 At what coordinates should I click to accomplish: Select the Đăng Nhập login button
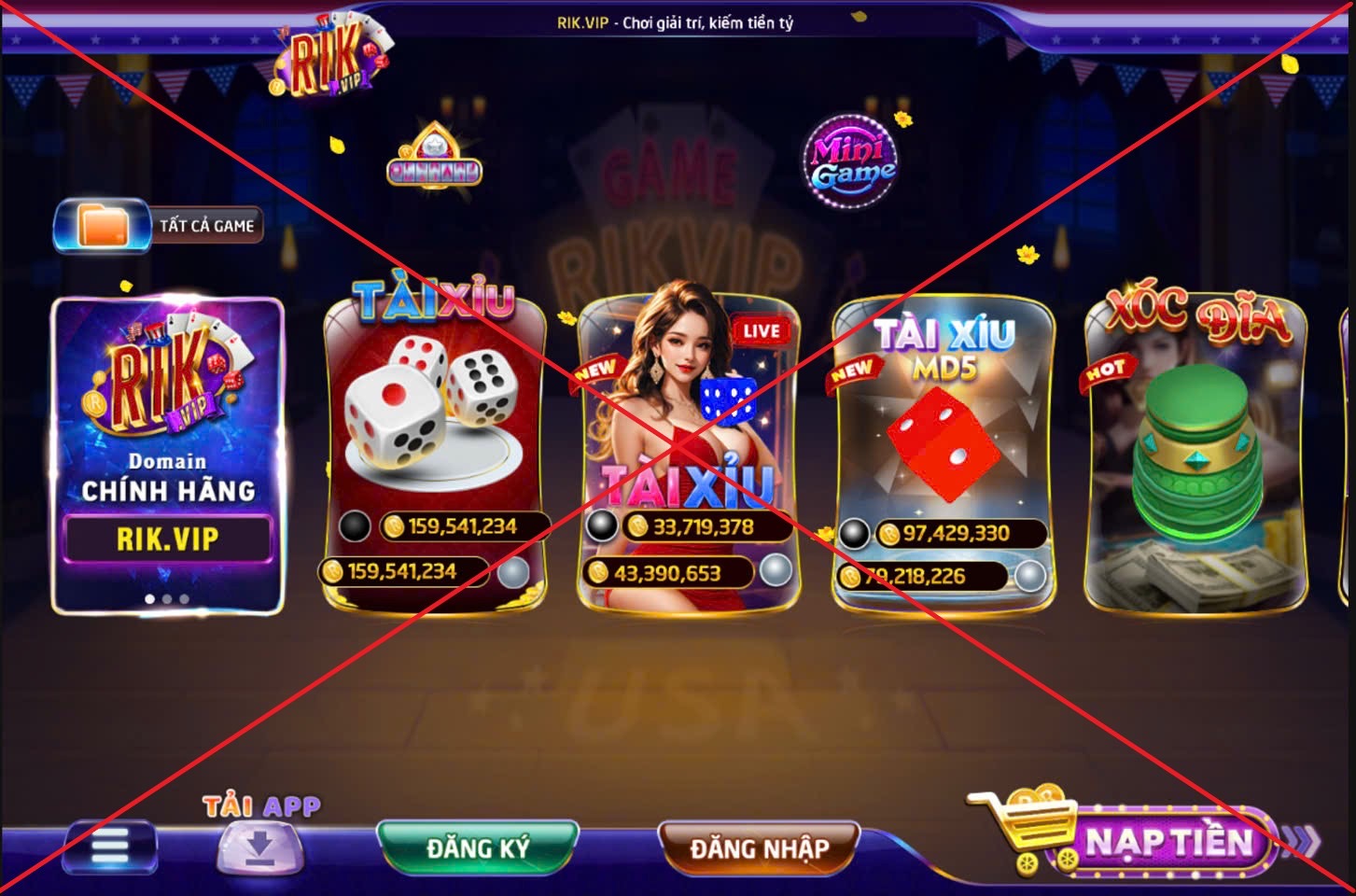point(759,848)
